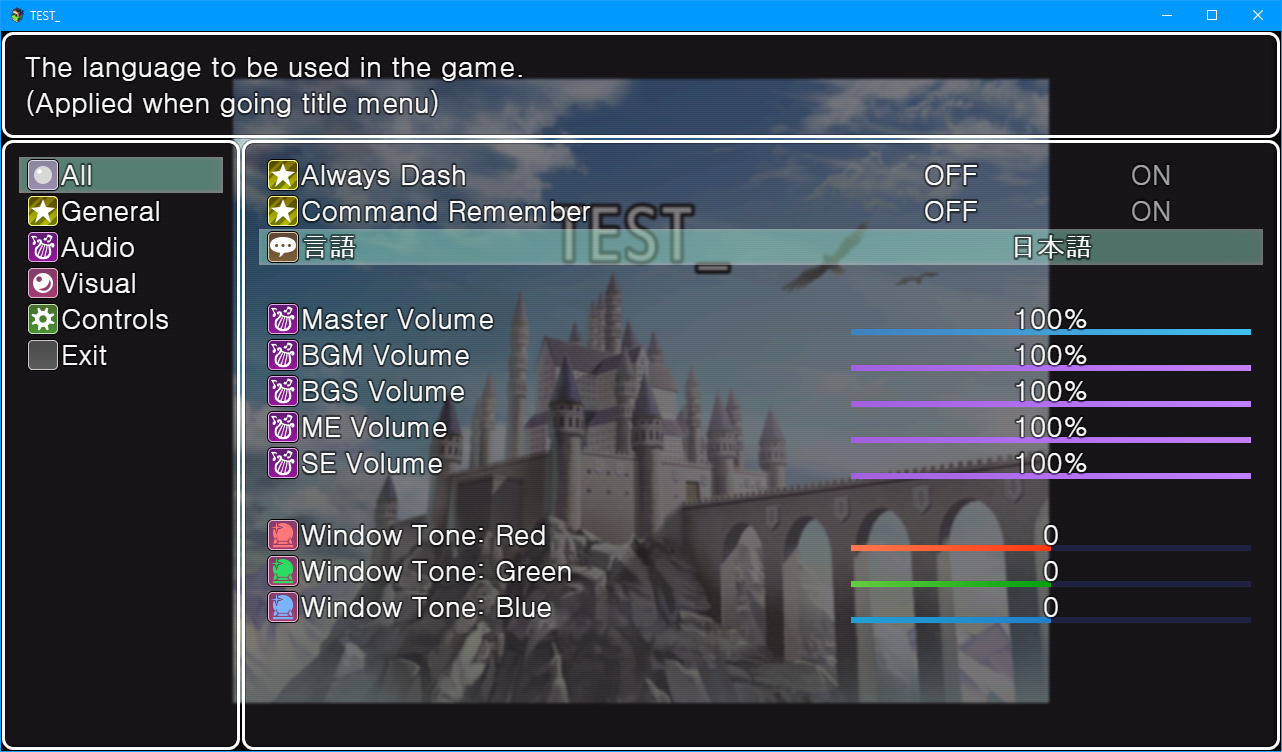
Task: Click the red orb icon beside Window Tone: Red
Action: 283,535
